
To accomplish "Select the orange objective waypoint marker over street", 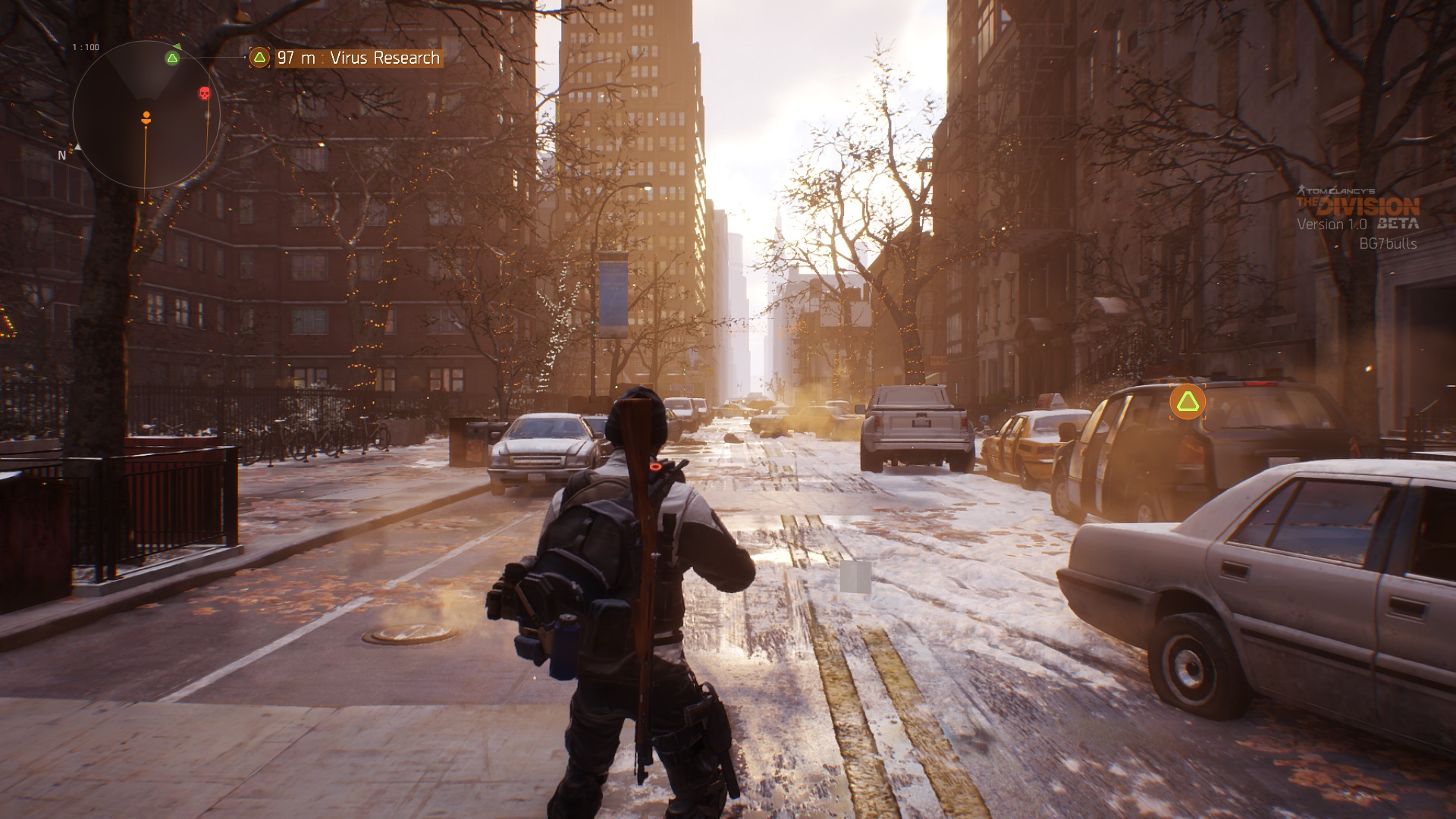I will (1187, 402).
